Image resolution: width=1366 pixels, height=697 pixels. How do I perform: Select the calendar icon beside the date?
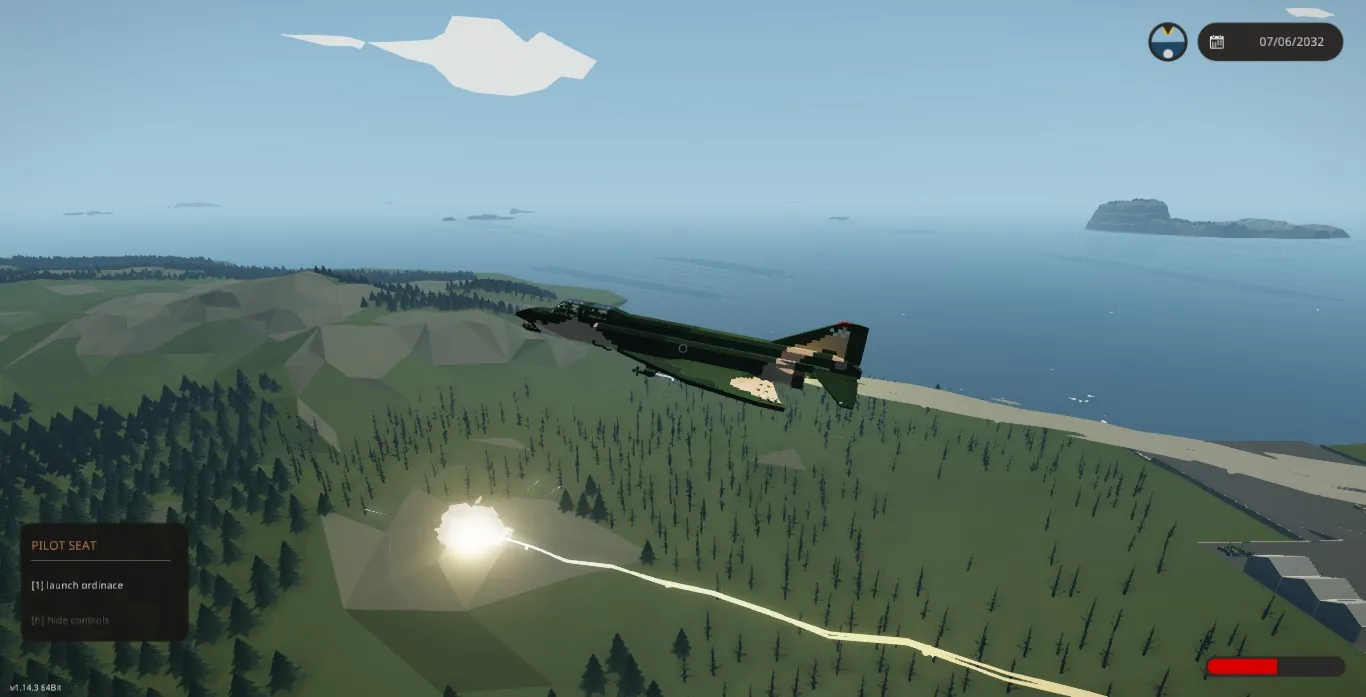click(1217, 42)
